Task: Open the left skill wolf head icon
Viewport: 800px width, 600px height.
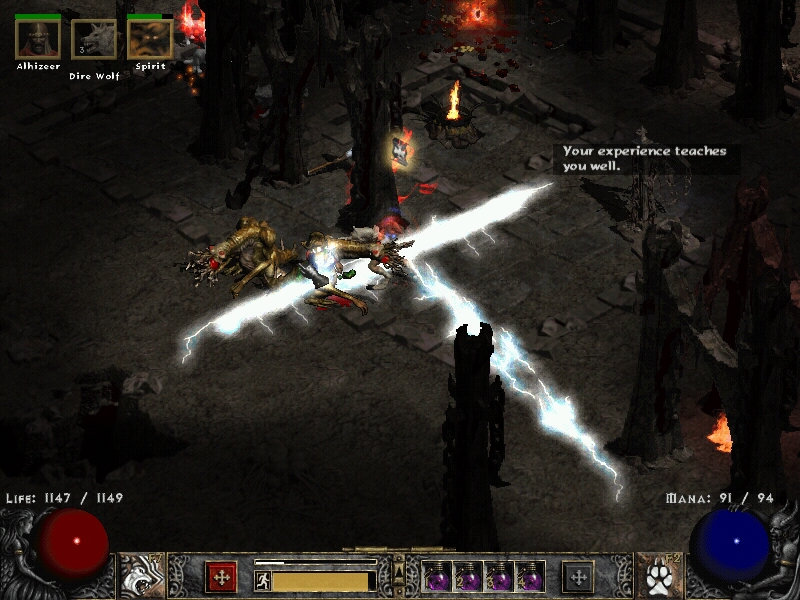Action: (142, 575)
